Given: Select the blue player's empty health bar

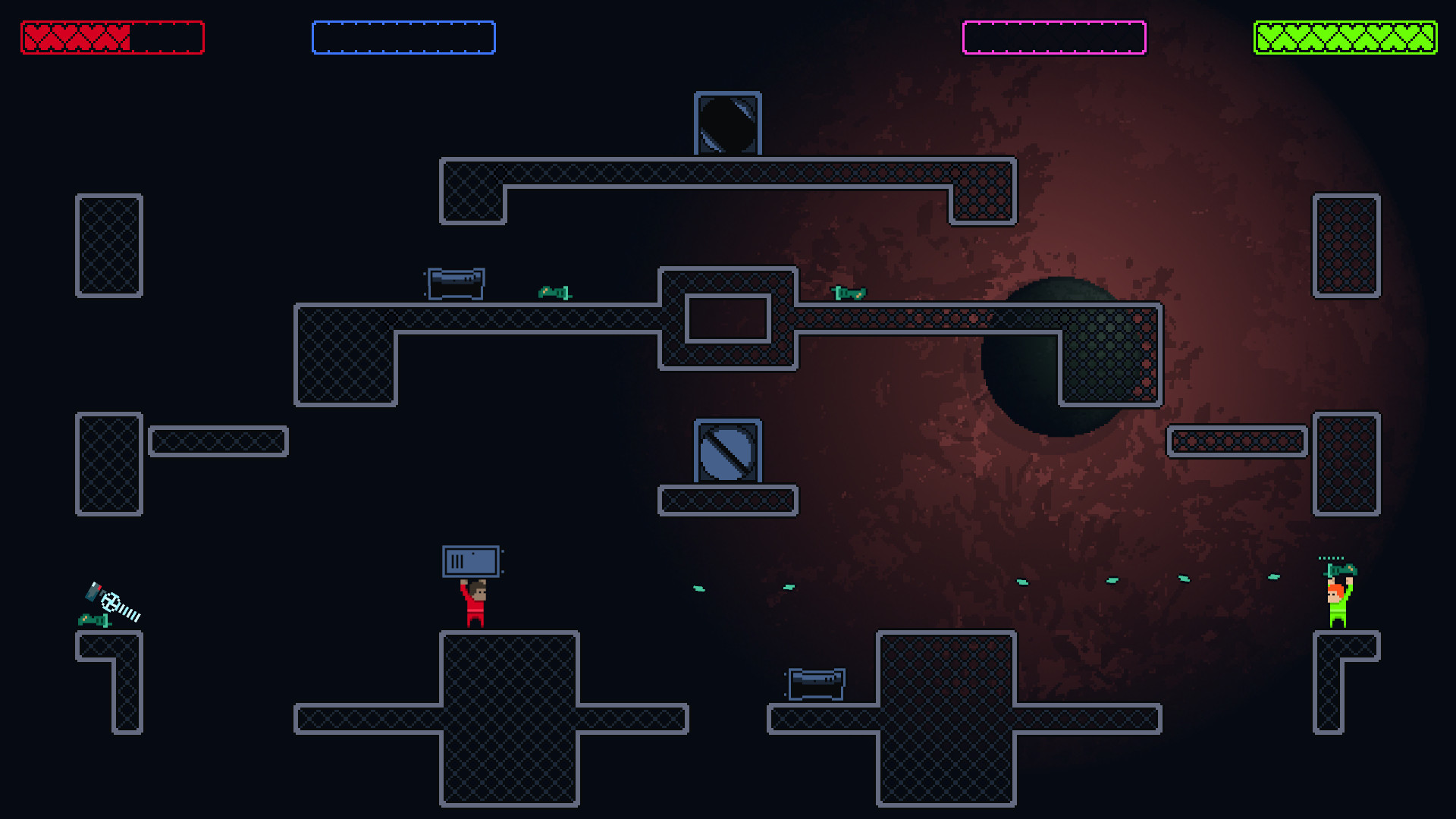Looking at the screenshot, I should 404,36.
